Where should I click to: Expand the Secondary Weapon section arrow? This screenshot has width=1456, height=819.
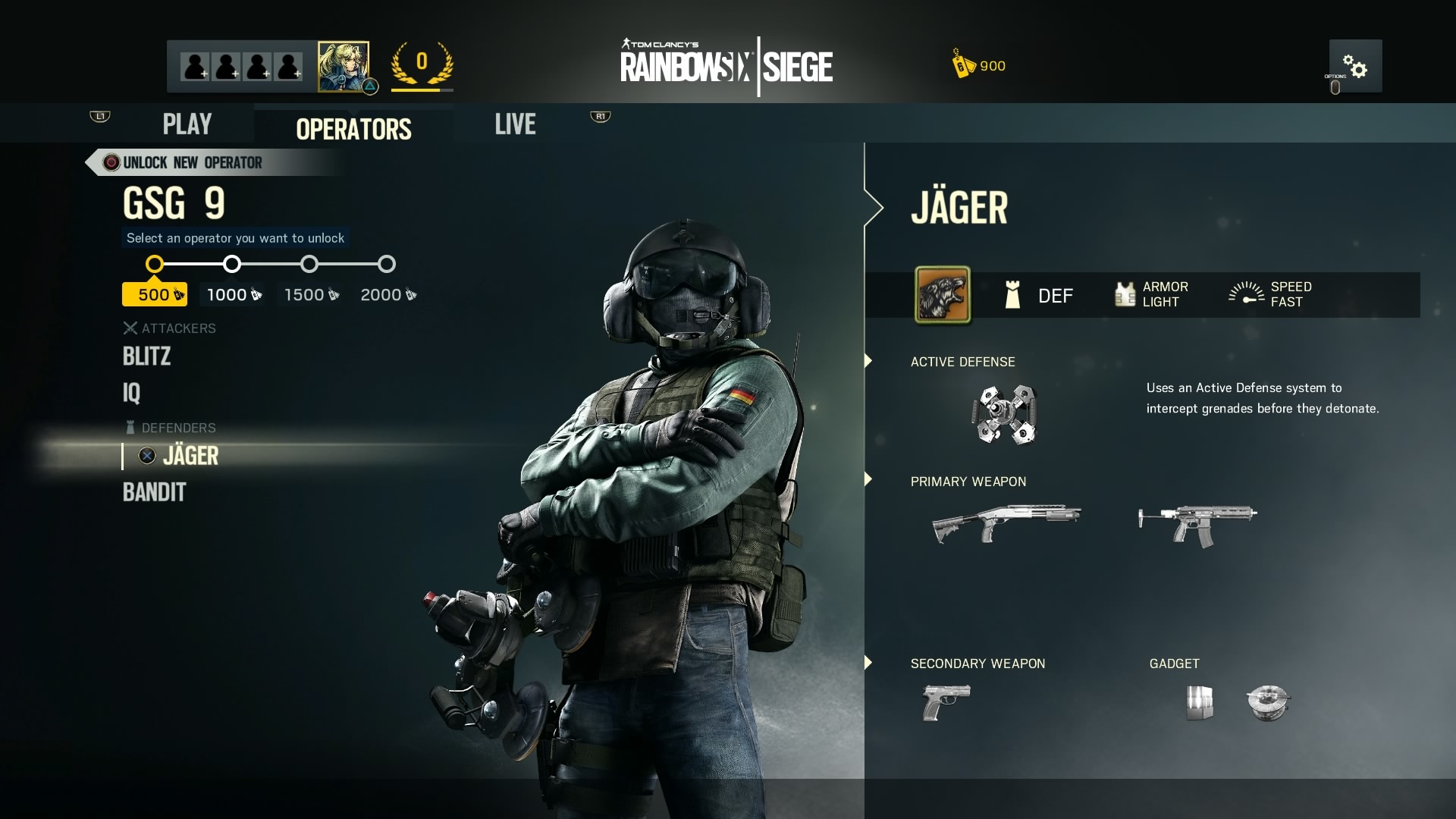pos(867,663)
